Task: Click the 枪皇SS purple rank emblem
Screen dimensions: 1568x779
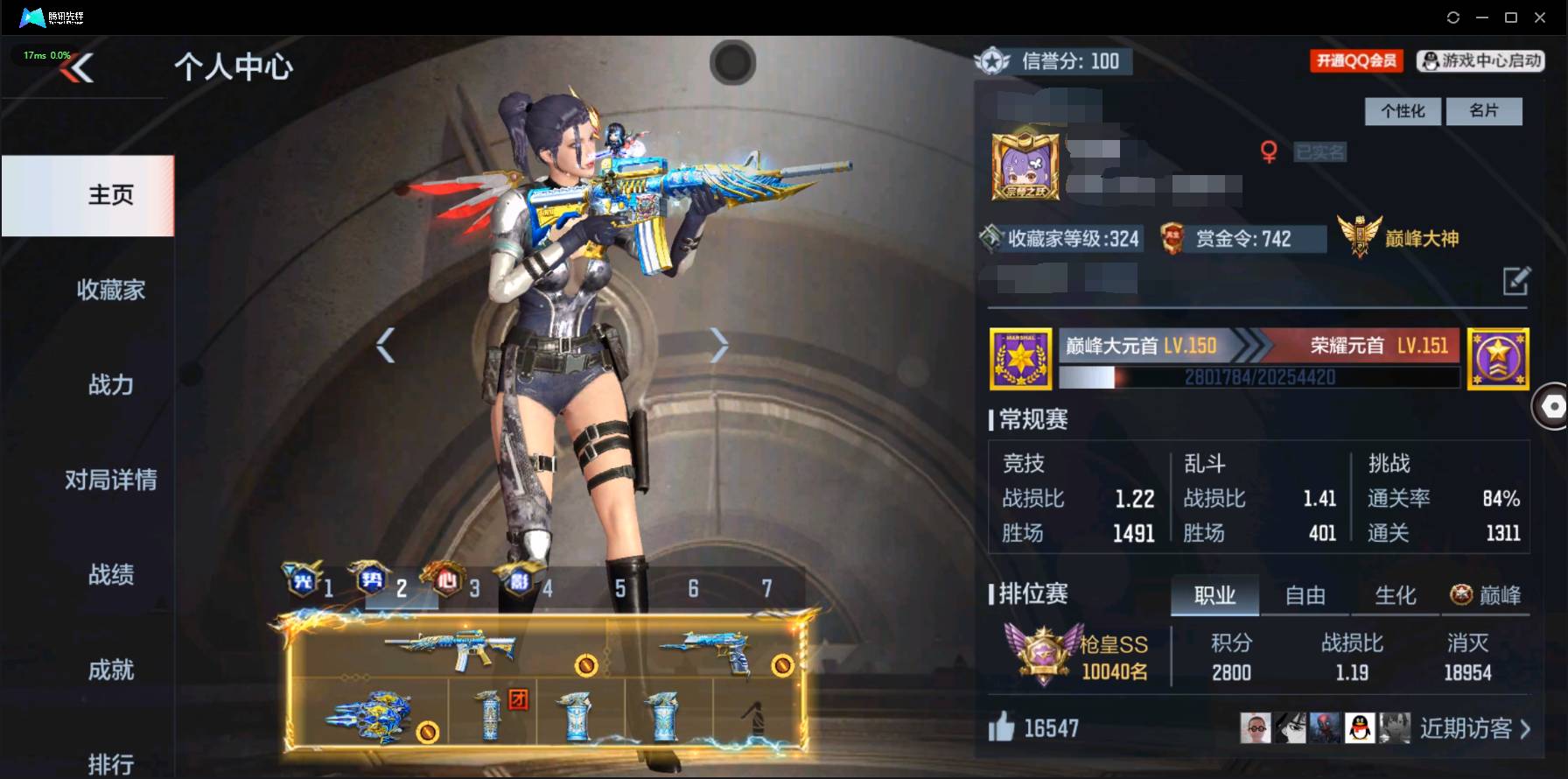Action: [x=1044, y=651]
